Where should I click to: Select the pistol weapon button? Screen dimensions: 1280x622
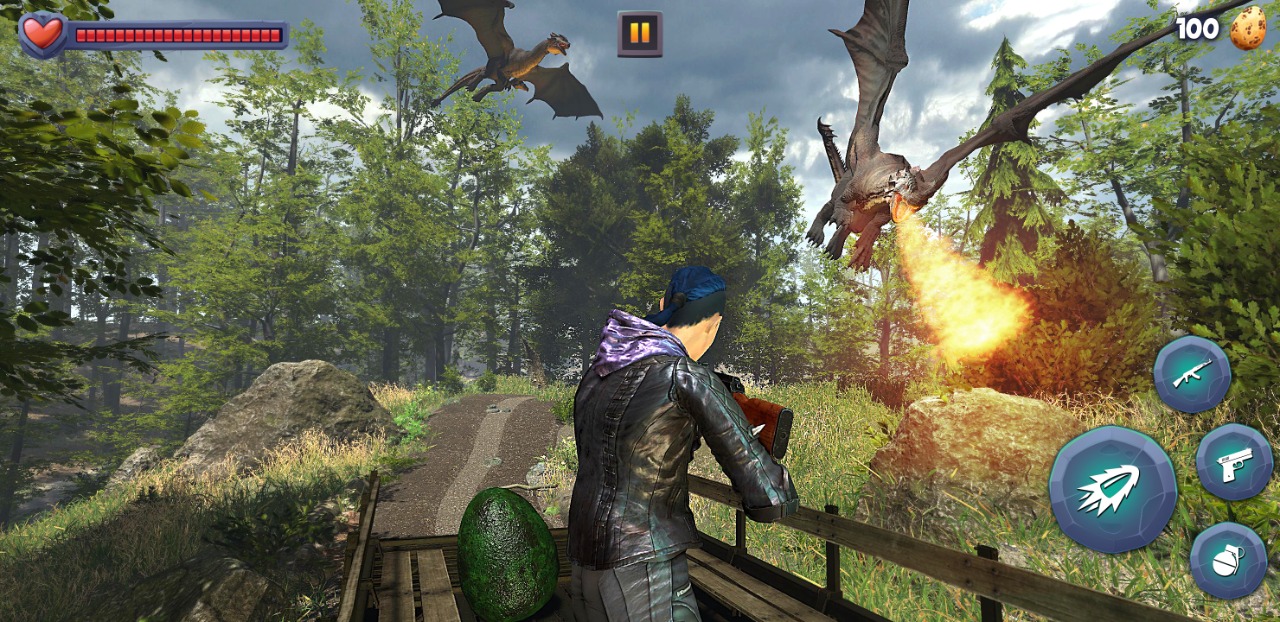click(1234, 462)
